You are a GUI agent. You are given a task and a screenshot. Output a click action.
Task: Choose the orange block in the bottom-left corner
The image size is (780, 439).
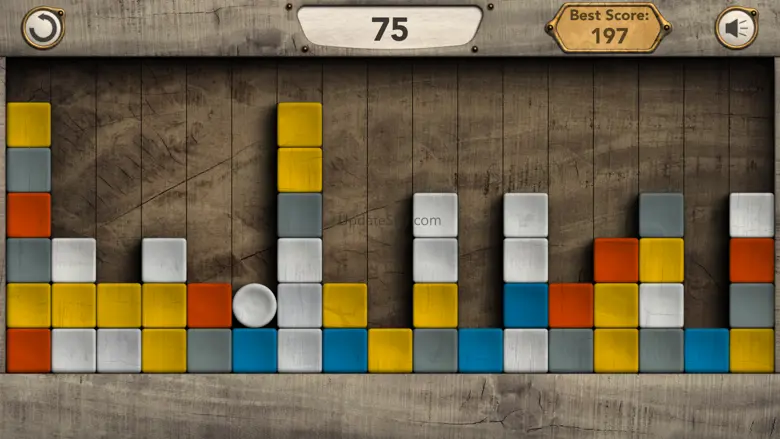pos(29,350)
